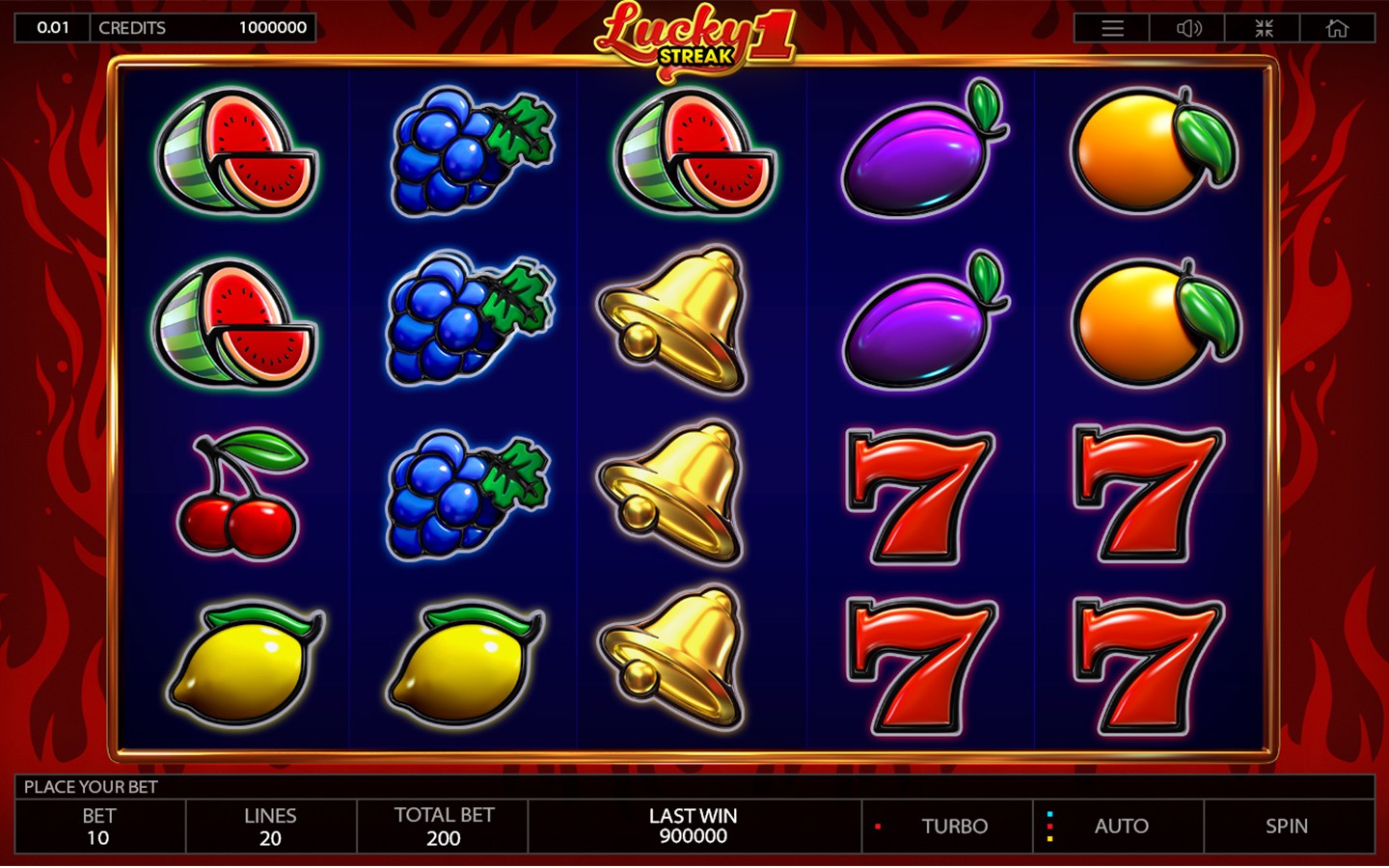The image size is (1389, 868).
Task: Spin the reels
Action: pos(1287,827)
